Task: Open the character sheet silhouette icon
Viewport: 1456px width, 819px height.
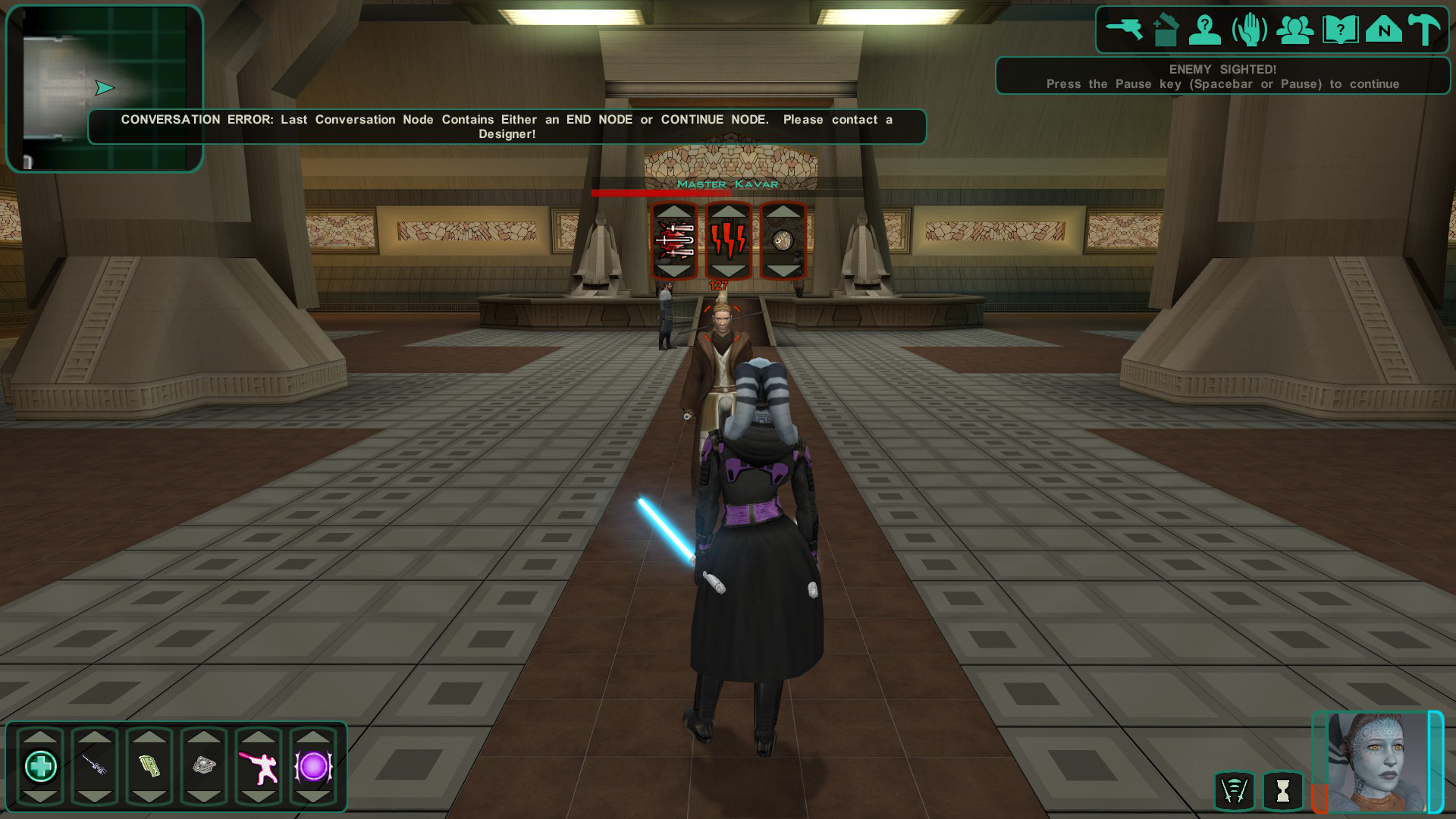Action: point(1204,30)
